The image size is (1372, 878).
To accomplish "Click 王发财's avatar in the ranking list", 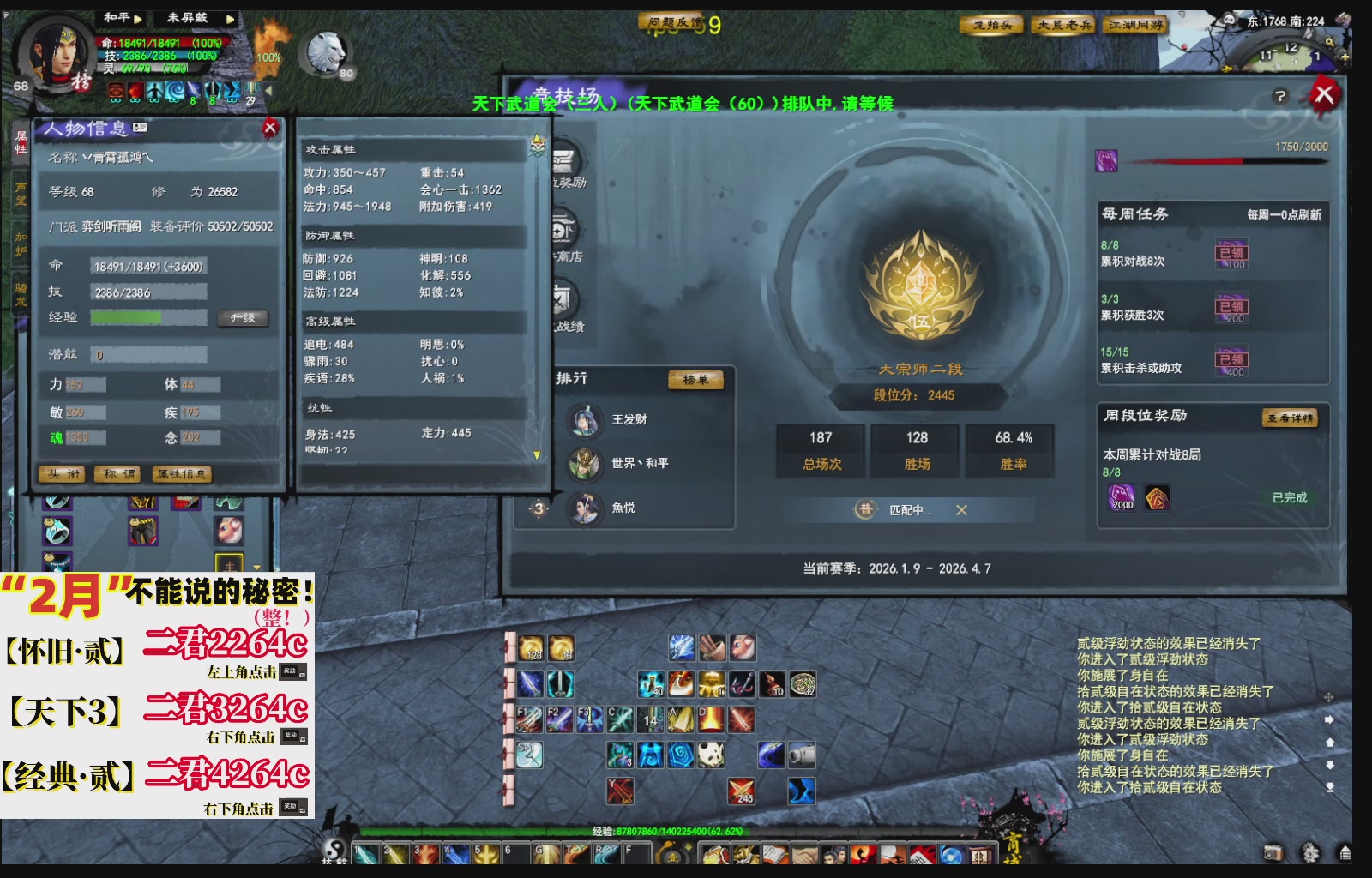I will pos(585,420).
